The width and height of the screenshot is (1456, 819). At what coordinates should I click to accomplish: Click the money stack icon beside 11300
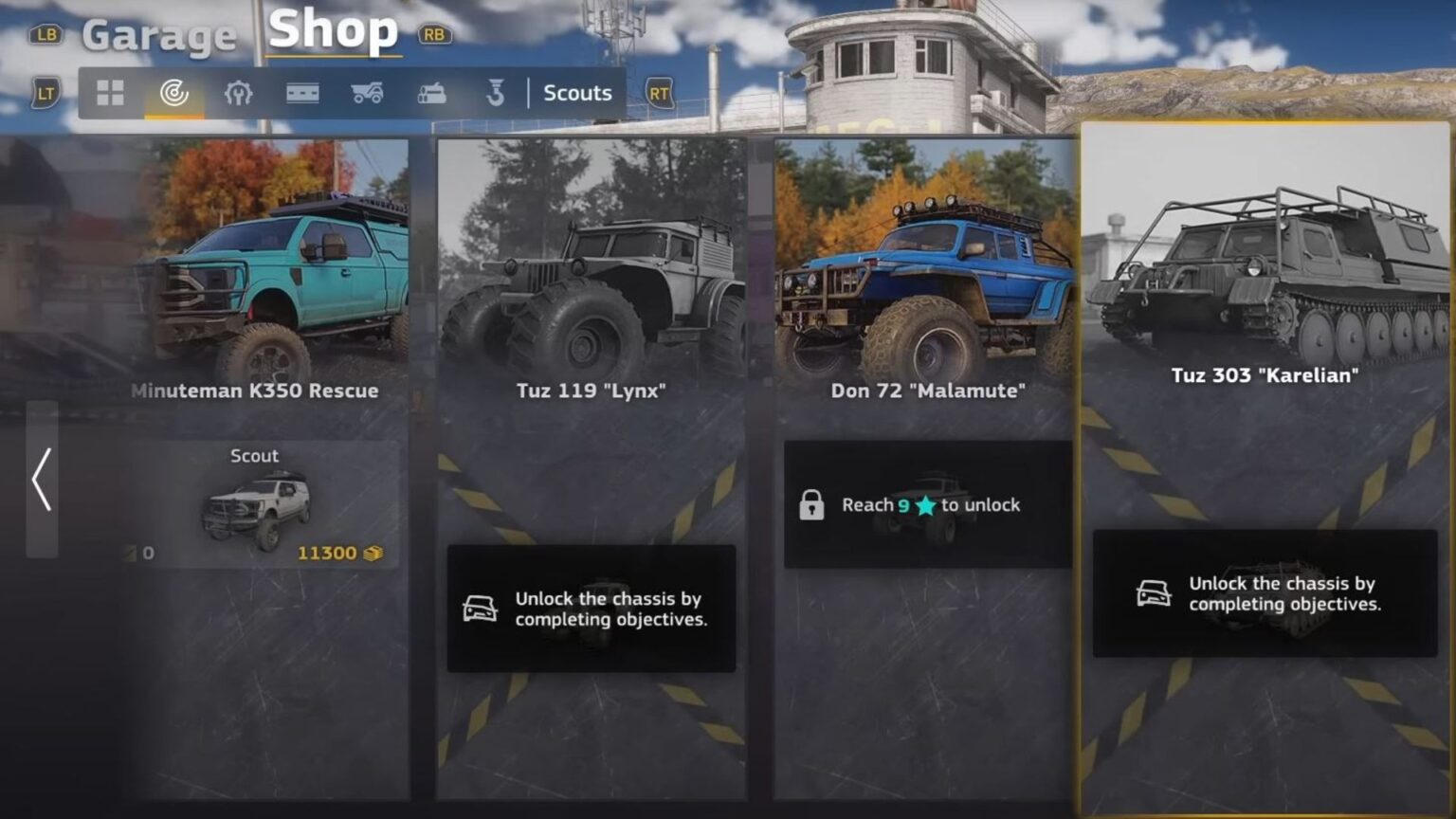[373, 553]
